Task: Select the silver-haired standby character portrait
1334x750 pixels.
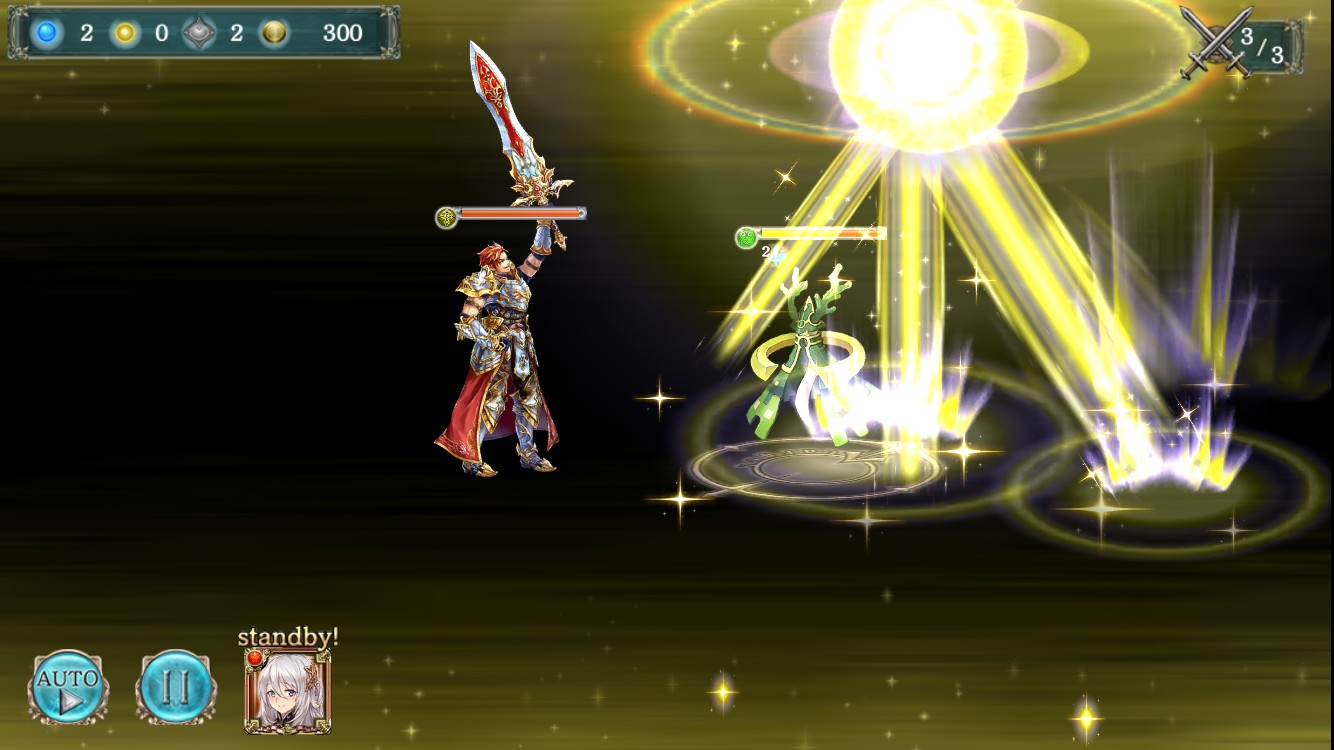Action: pyautogui.click(x=288, y=690)
